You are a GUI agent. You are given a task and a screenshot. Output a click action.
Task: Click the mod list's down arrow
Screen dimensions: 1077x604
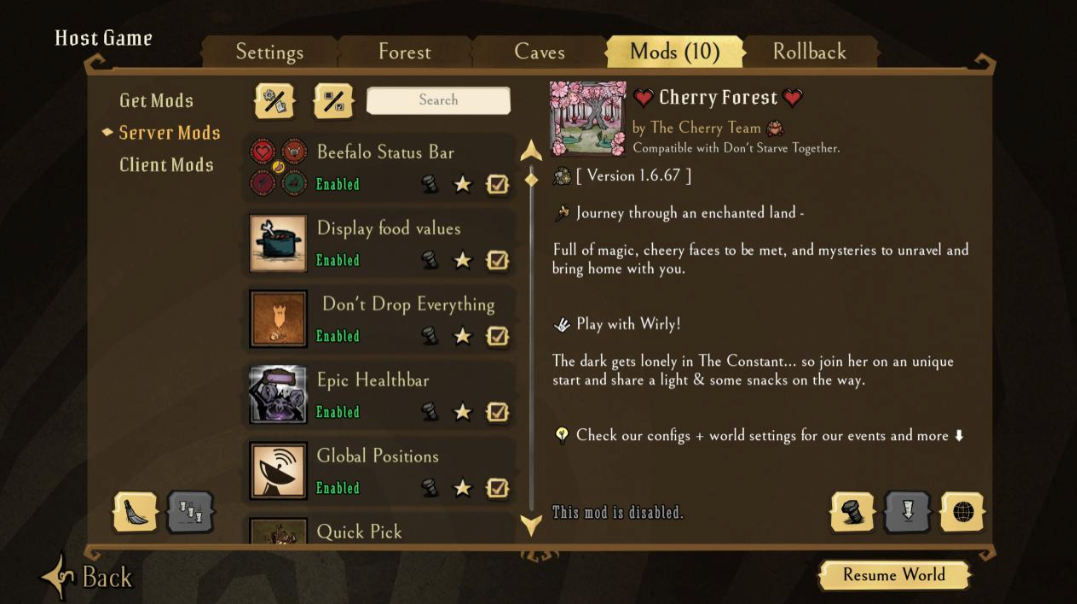(531, 525)
